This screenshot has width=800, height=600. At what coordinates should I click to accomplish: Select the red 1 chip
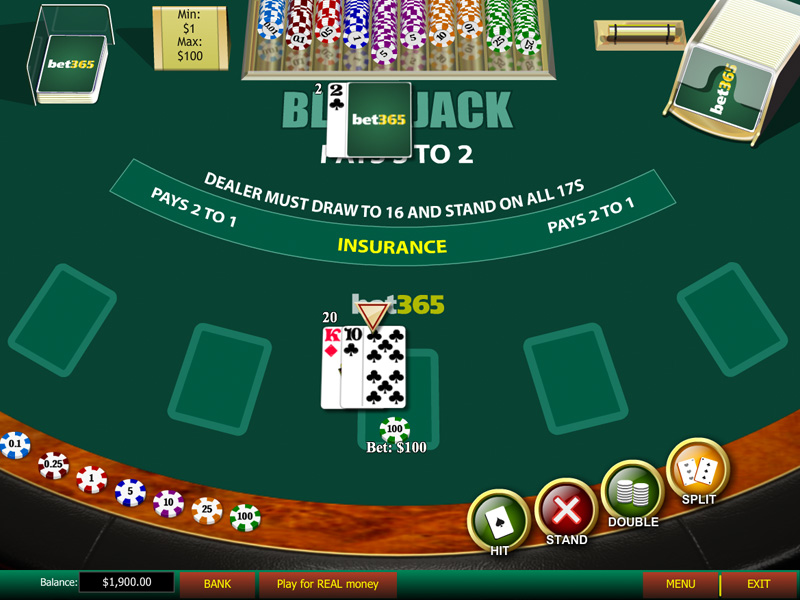coord(91,480)
